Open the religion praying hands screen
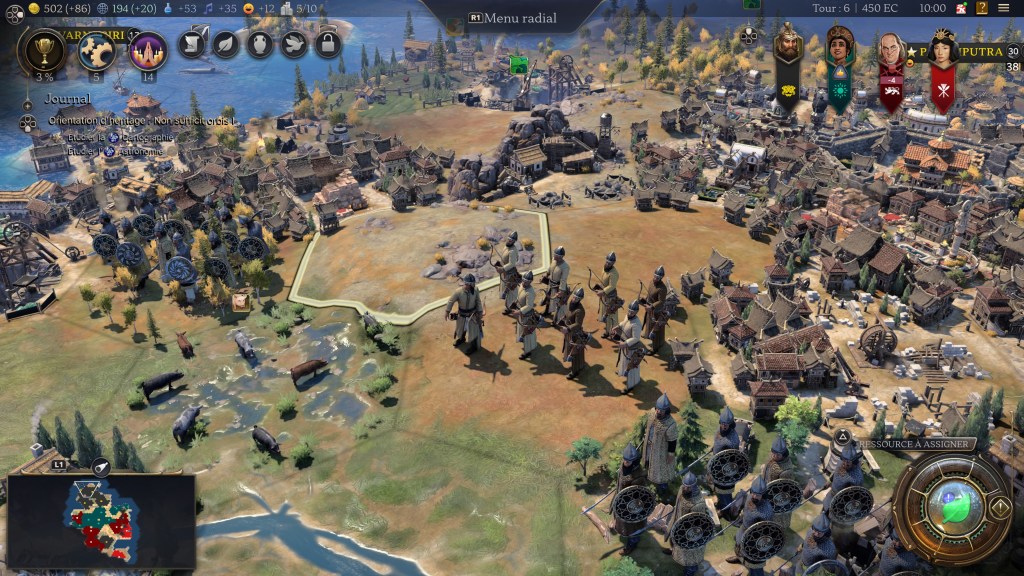Image resolution: width=1024 pixels, height=576 pixels. point(148,50)
